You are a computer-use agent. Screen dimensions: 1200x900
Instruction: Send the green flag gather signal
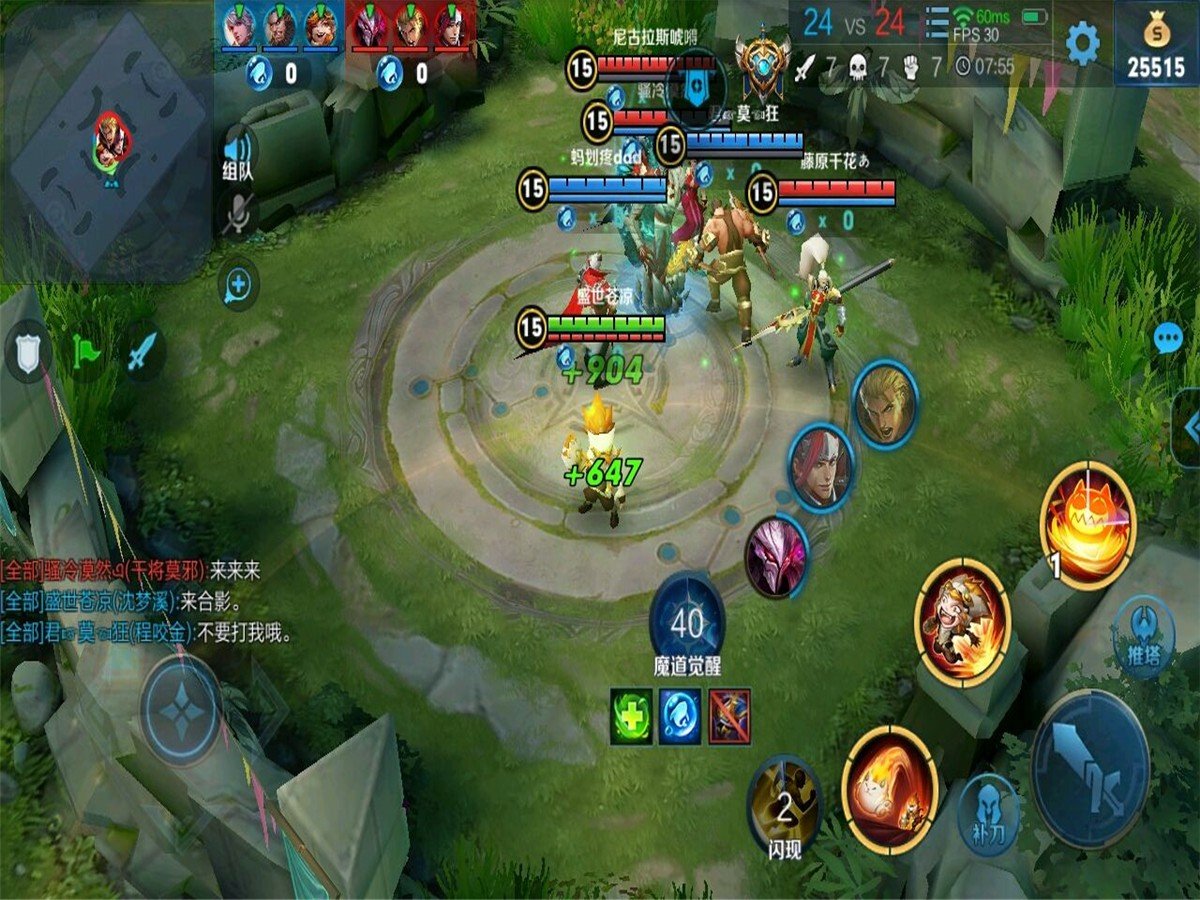click(x=86, y=351)
